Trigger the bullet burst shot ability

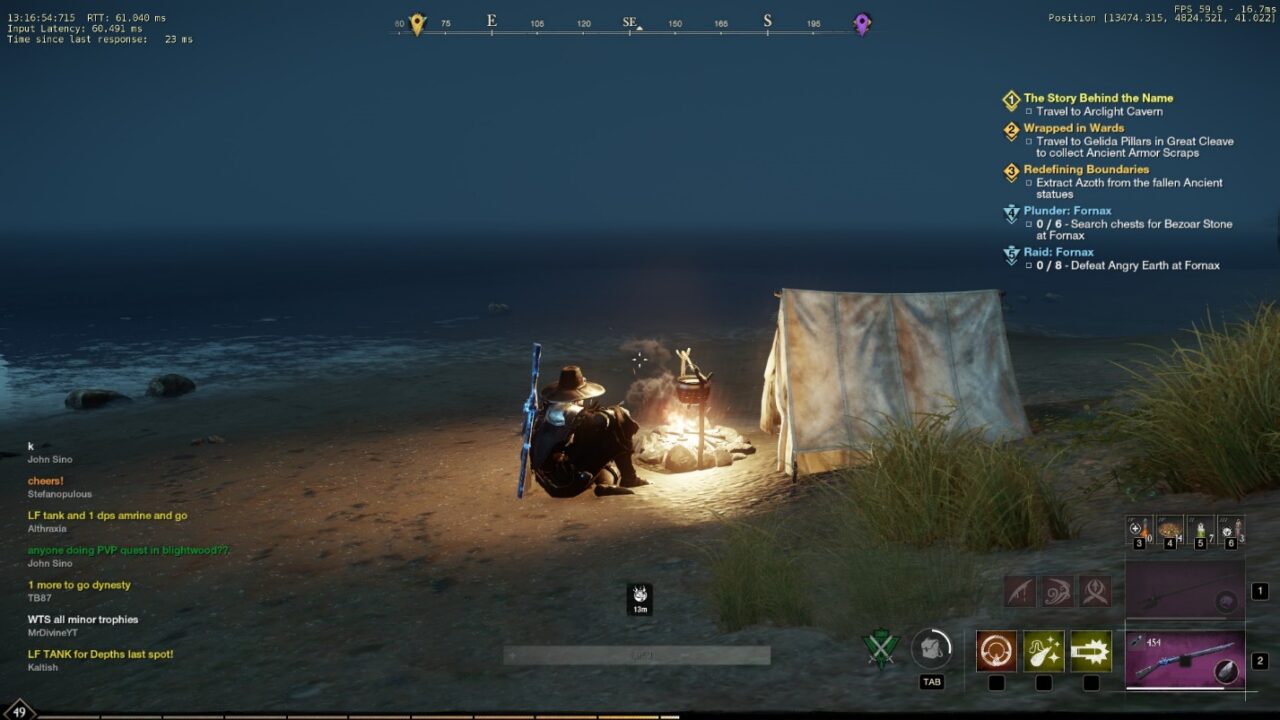[x=1091, y=651]
